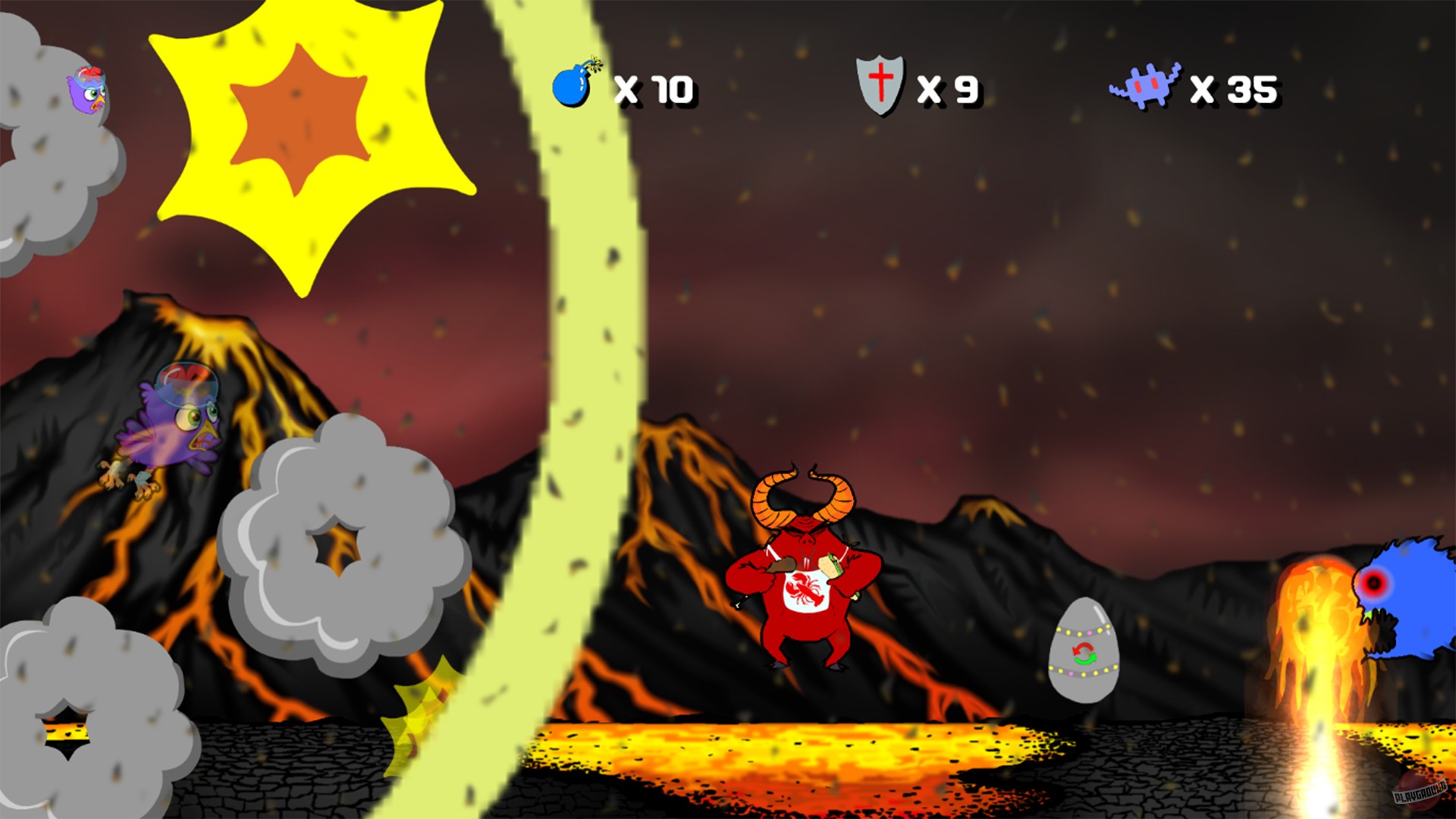Select the small bird in the top-left corner
The image size is (1456, 819).
pyautogui.click(x=85, y=91)
